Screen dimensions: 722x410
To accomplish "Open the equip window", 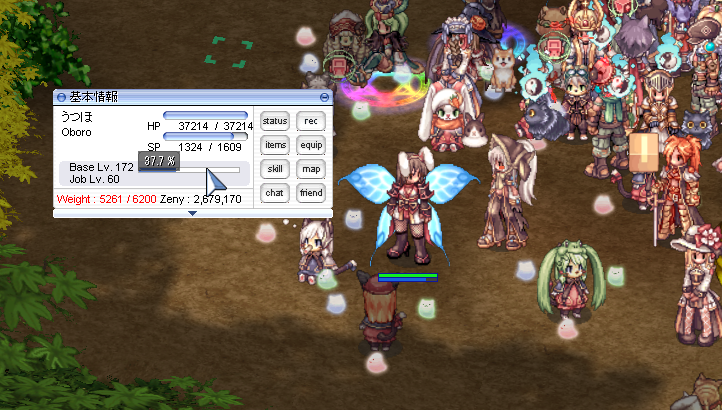I will coord(311,145).
